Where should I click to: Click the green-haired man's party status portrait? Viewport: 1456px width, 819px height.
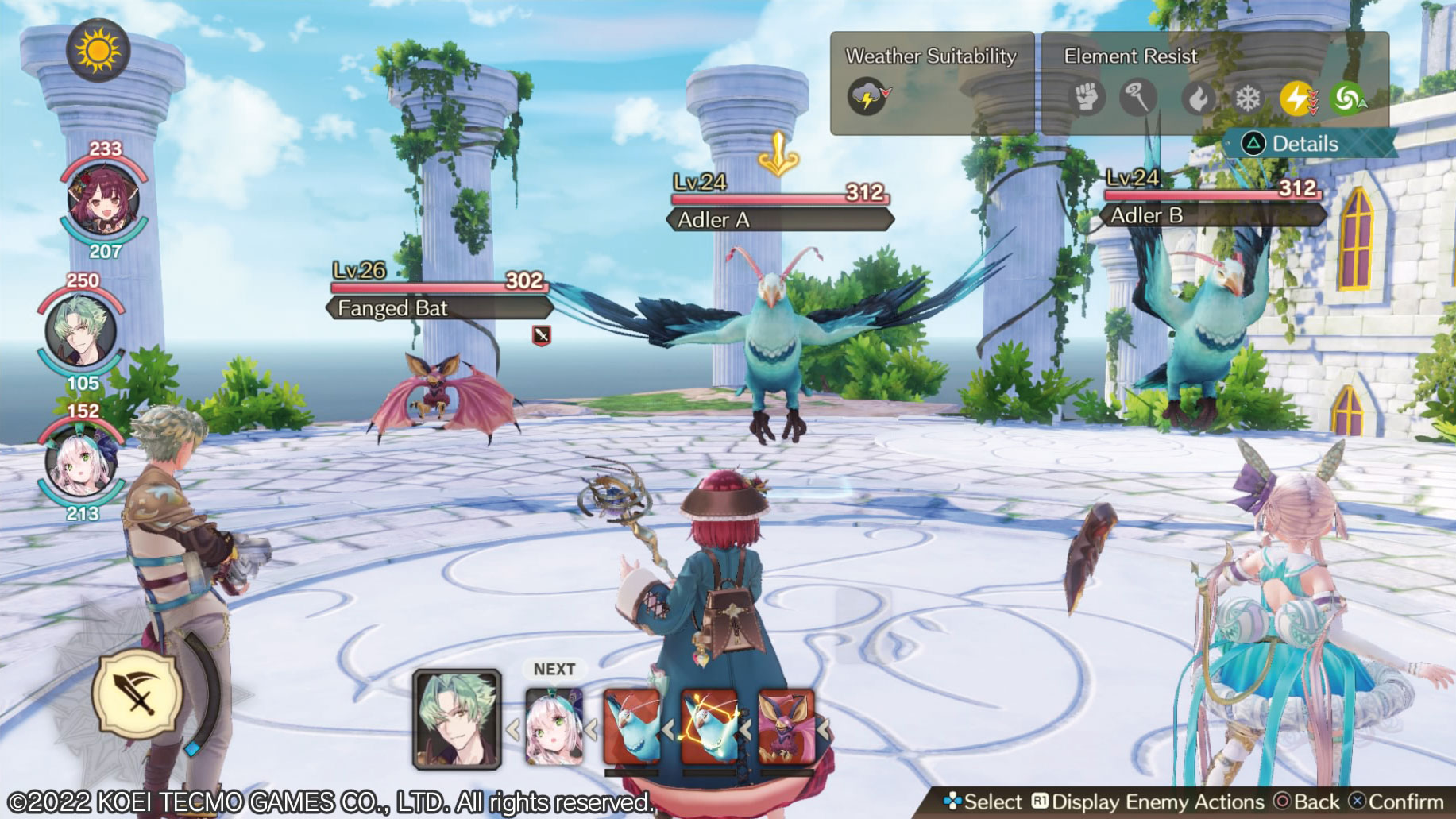[x=81, y=331]
